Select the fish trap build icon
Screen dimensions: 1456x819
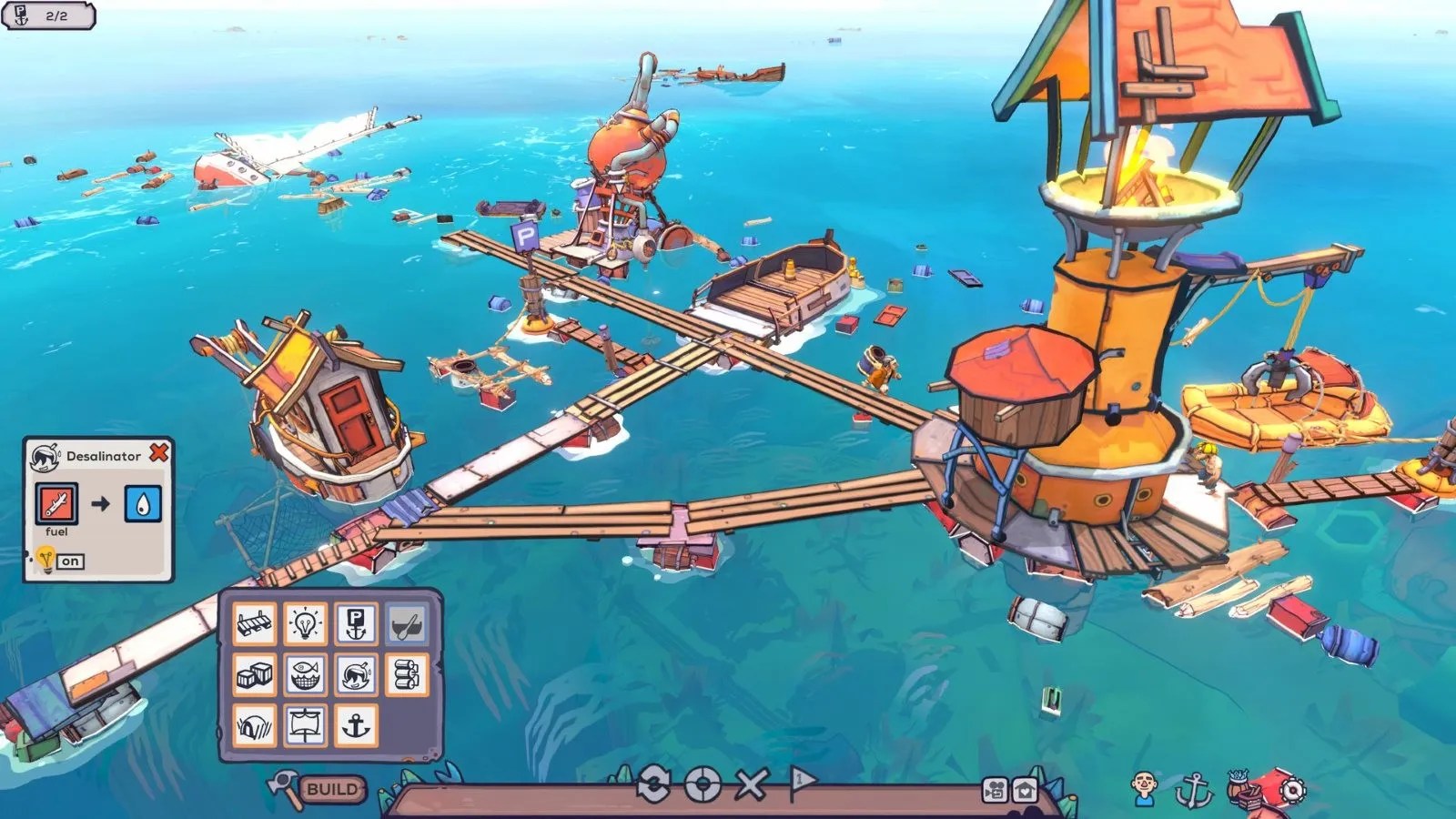(305, 675)
